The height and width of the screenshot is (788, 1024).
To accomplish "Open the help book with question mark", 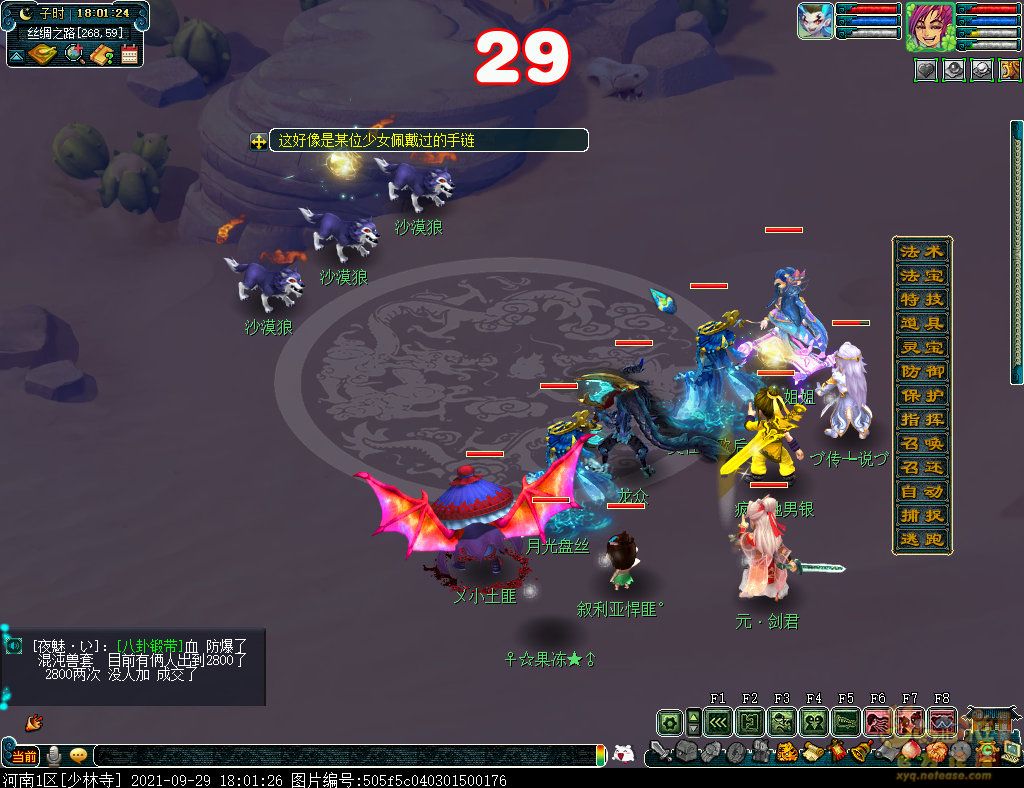I will pyautogui.click(x=101, y=54).
